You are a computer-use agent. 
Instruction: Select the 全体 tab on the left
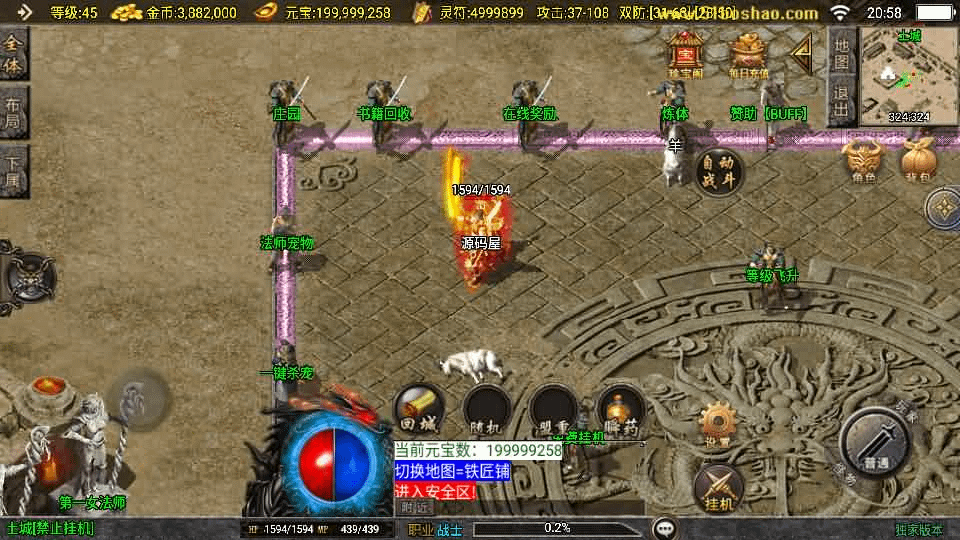point(13,55)
